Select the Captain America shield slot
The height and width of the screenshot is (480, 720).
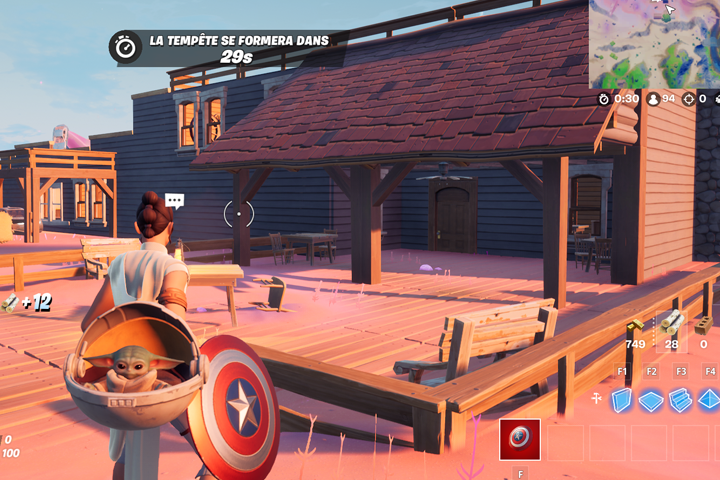coord(520,439)
